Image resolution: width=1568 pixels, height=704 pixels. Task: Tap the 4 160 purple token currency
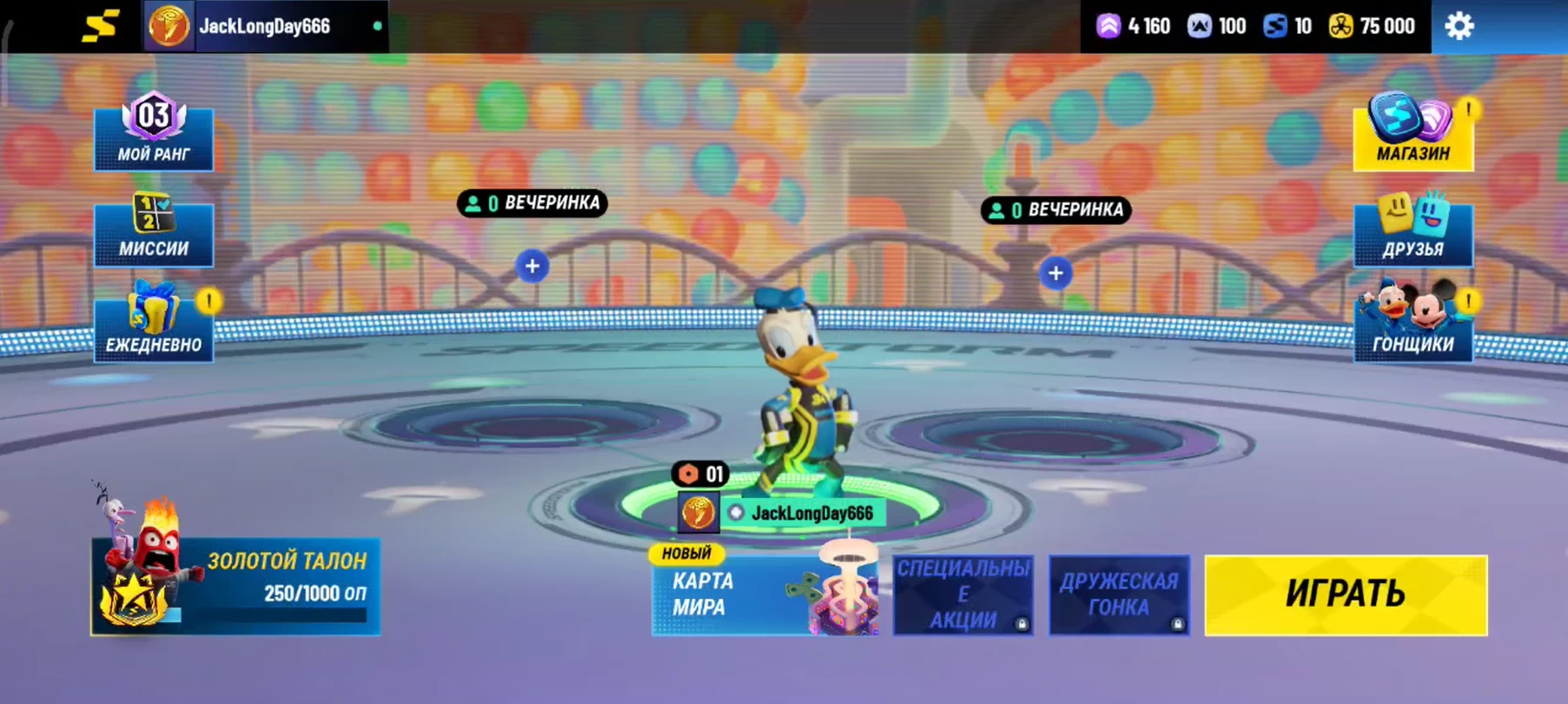(x=1134, y=26)
